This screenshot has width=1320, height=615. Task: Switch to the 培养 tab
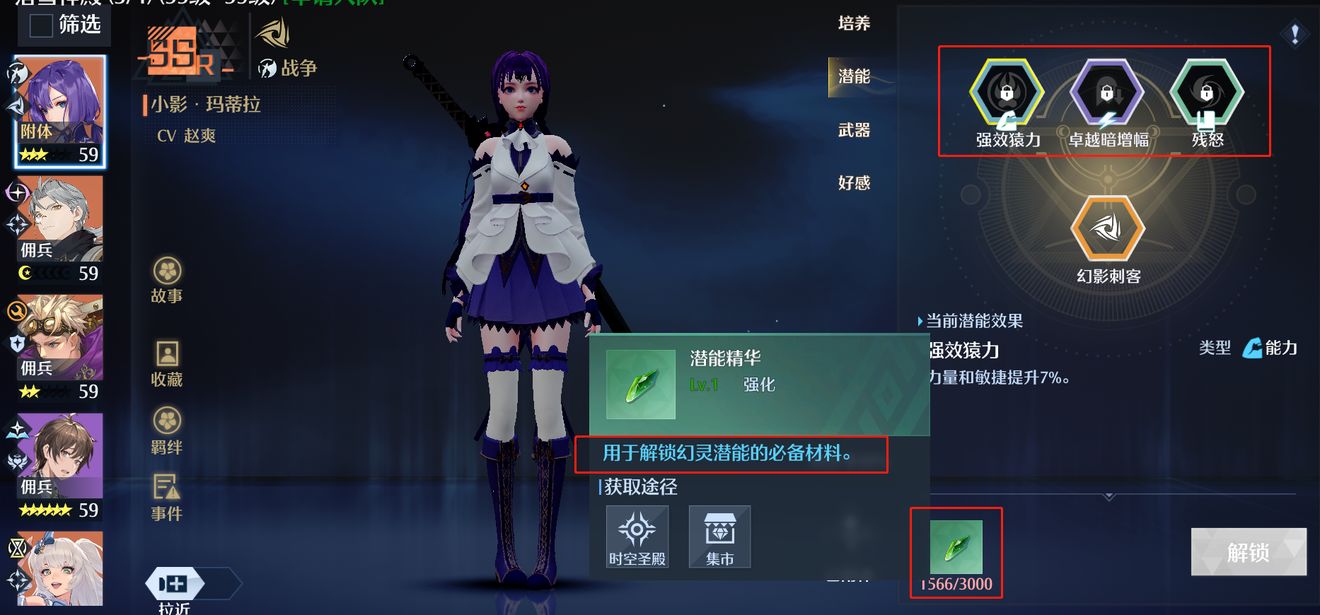(853, 23)
